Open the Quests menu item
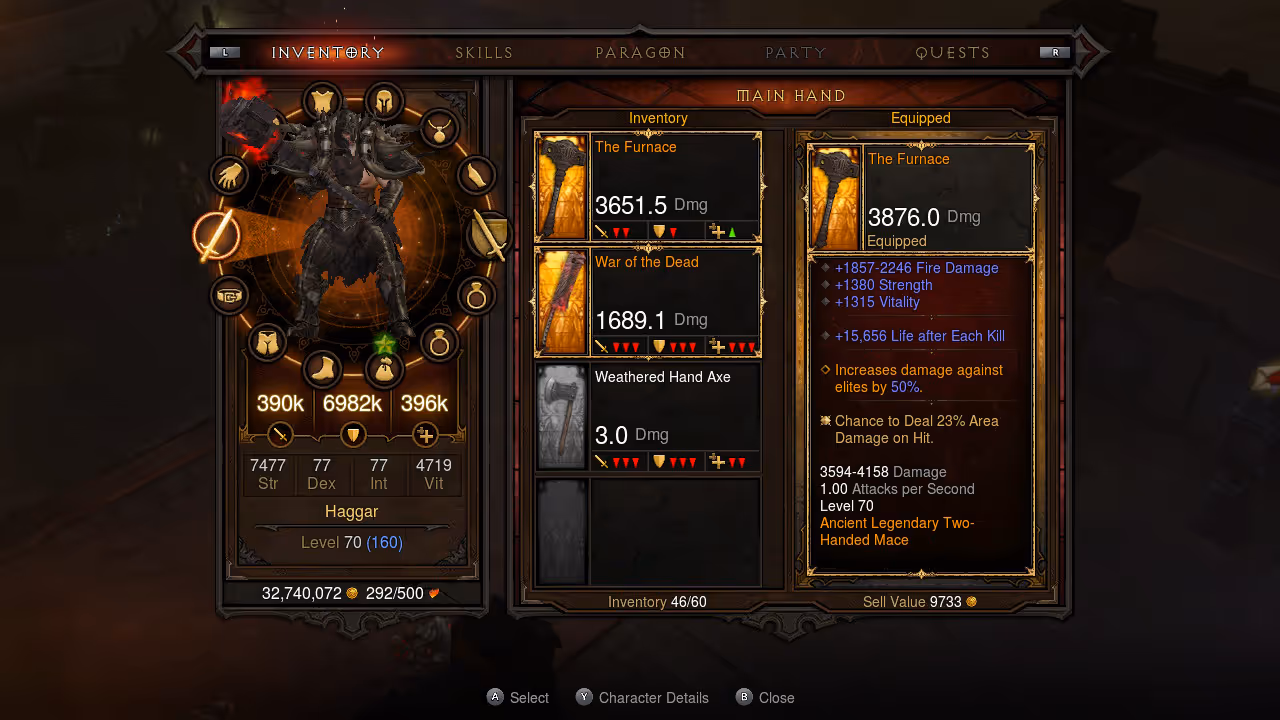This screenshot has height=720, width=1280. (x=952, y=52)
